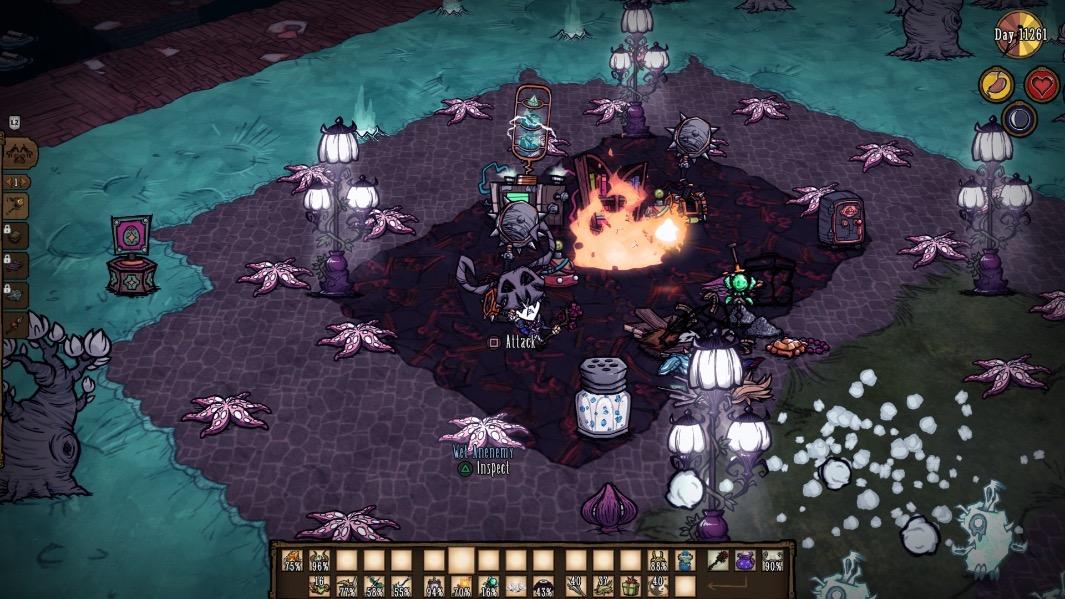Select the equipped item at 90% durability
1065x599 pixels.
773,560
